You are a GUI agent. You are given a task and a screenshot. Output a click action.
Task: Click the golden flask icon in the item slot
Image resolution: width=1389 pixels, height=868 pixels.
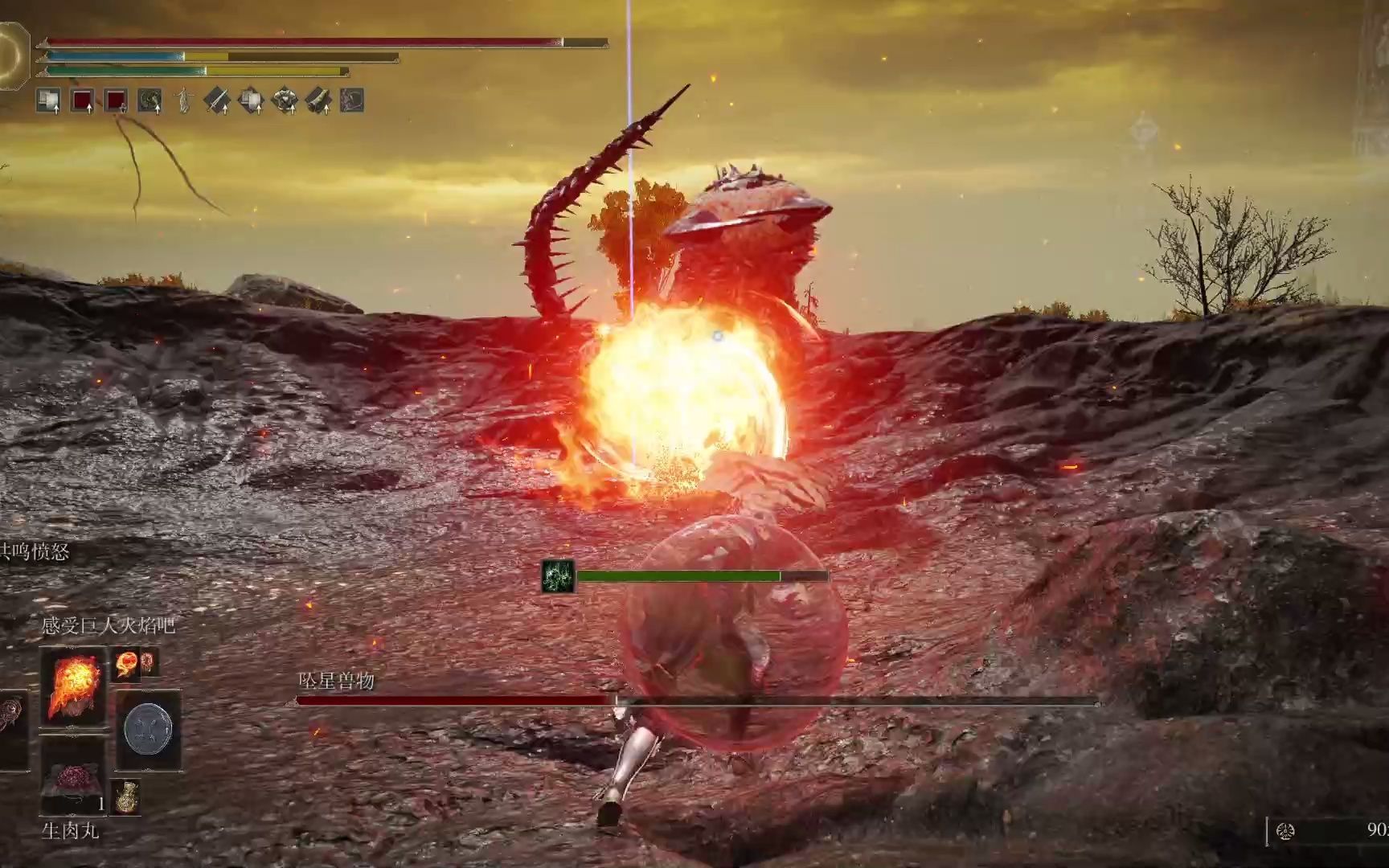click(x=125, y=796)
